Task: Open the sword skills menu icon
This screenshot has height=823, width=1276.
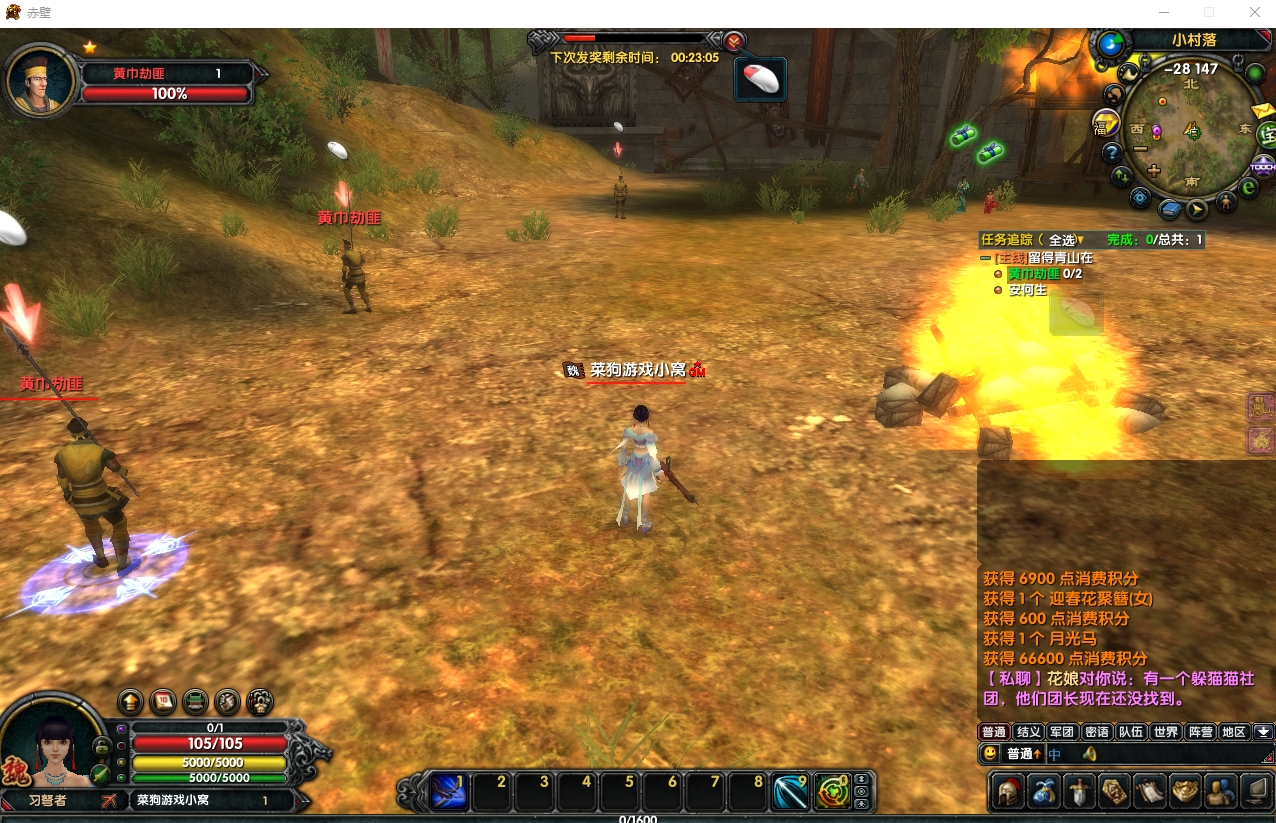Action: click(1079, 792)
